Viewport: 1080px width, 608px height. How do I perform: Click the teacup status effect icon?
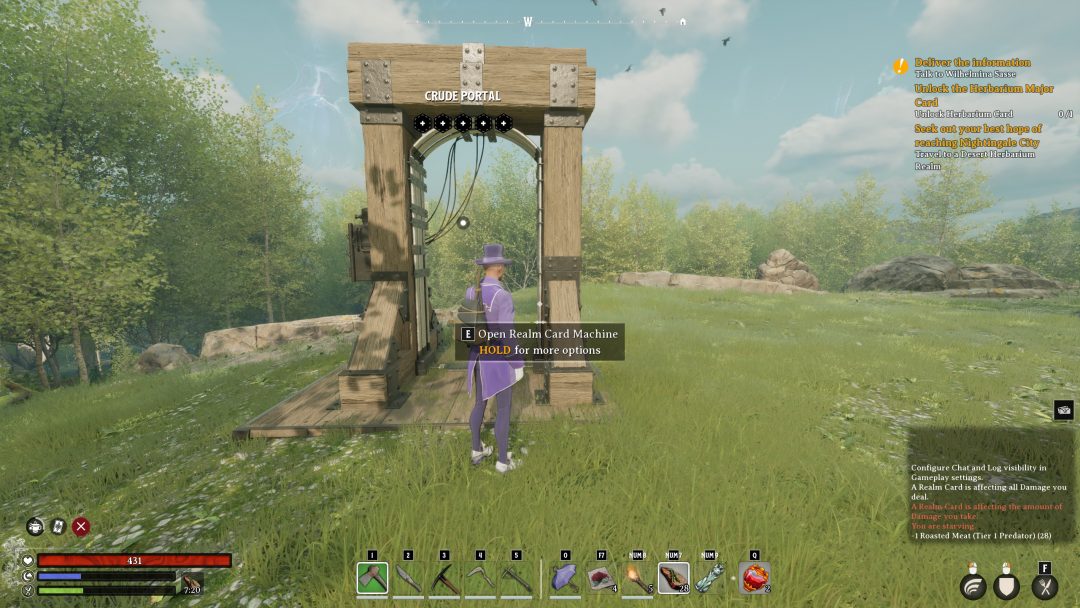pyautogui.click(x=35, y=526)
